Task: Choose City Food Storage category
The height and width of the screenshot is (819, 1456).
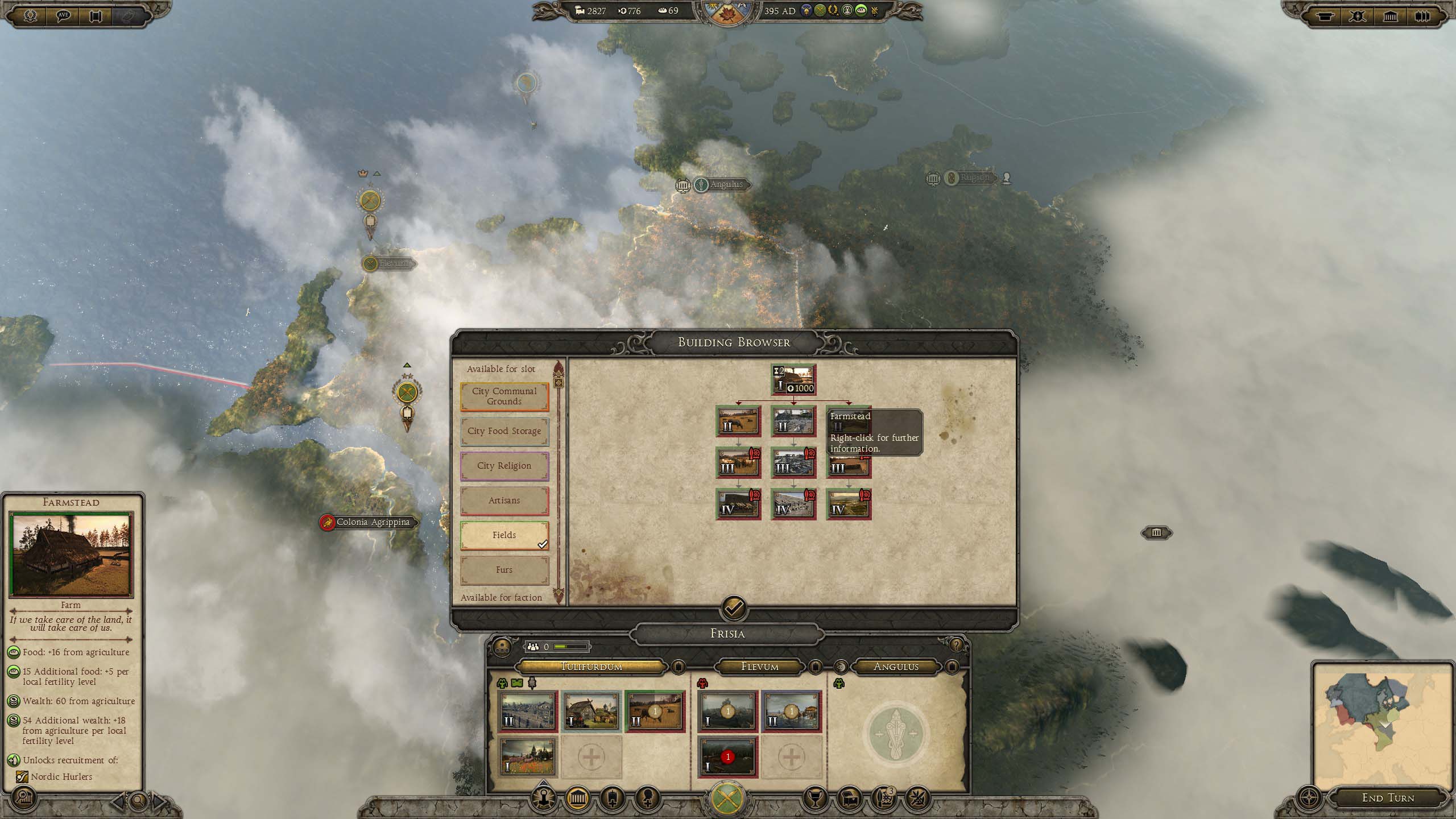Action: tap(504, 431)
